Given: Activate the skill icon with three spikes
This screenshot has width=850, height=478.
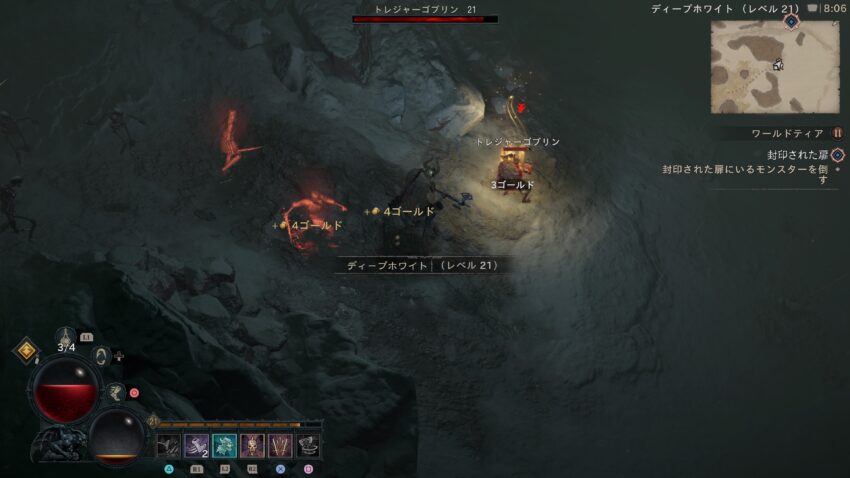Looking at the screenshot, I should [x=280, y=446].
